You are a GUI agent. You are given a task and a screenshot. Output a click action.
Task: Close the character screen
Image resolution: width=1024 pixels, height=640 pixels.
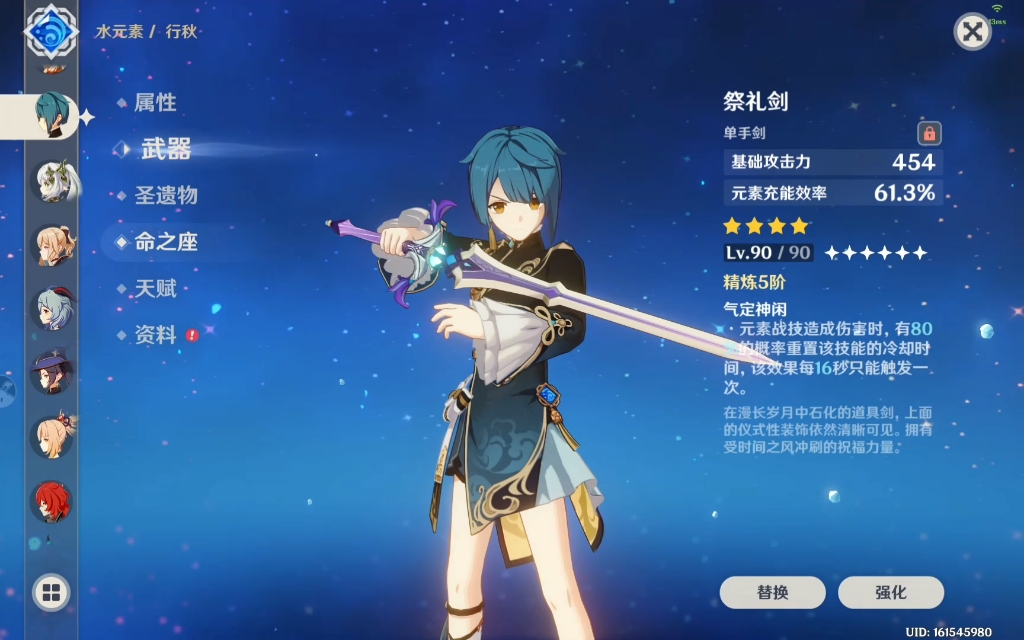(971, 32)
